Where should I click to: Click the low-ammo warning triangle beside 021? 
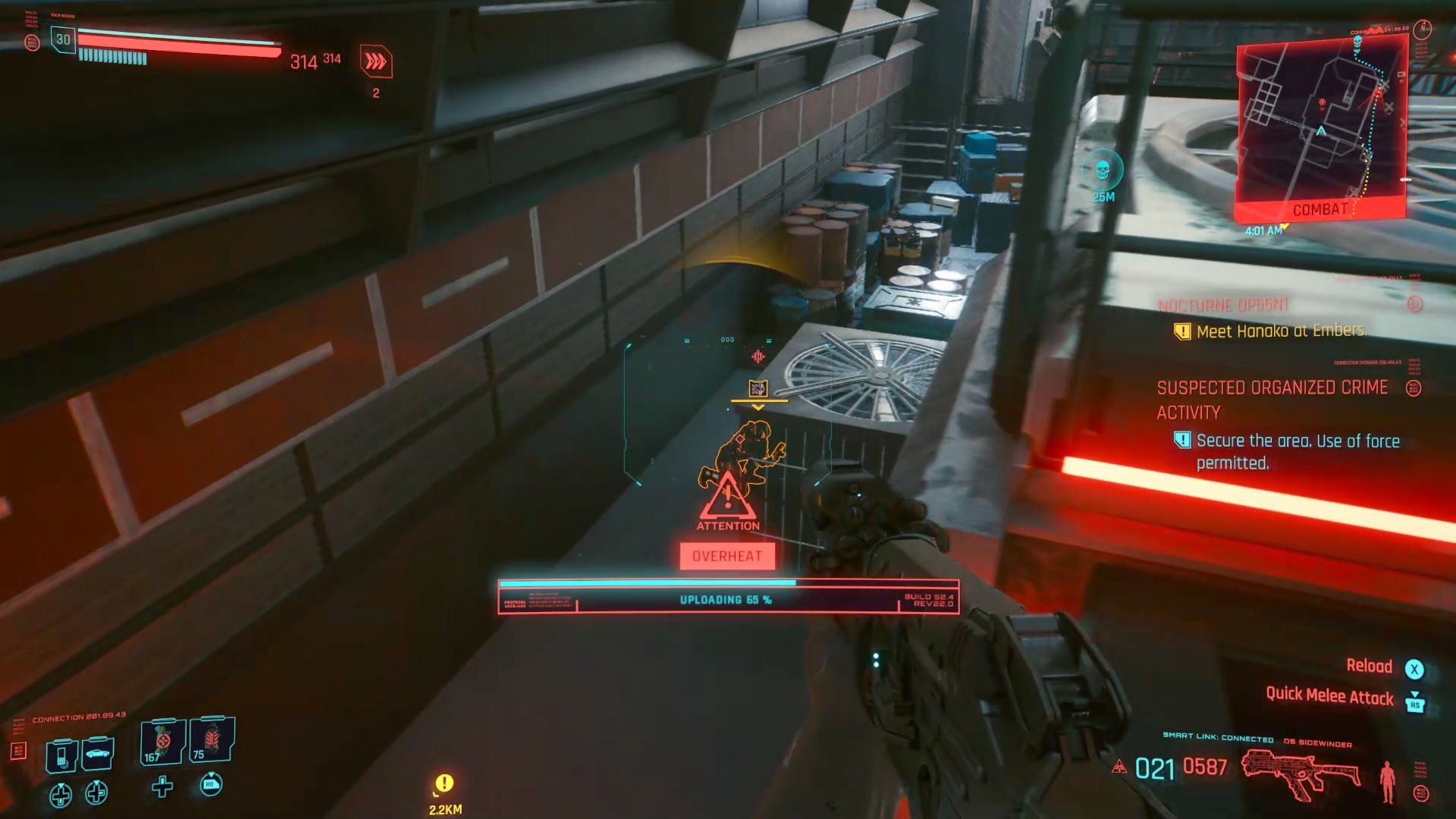click(1120, 767)
